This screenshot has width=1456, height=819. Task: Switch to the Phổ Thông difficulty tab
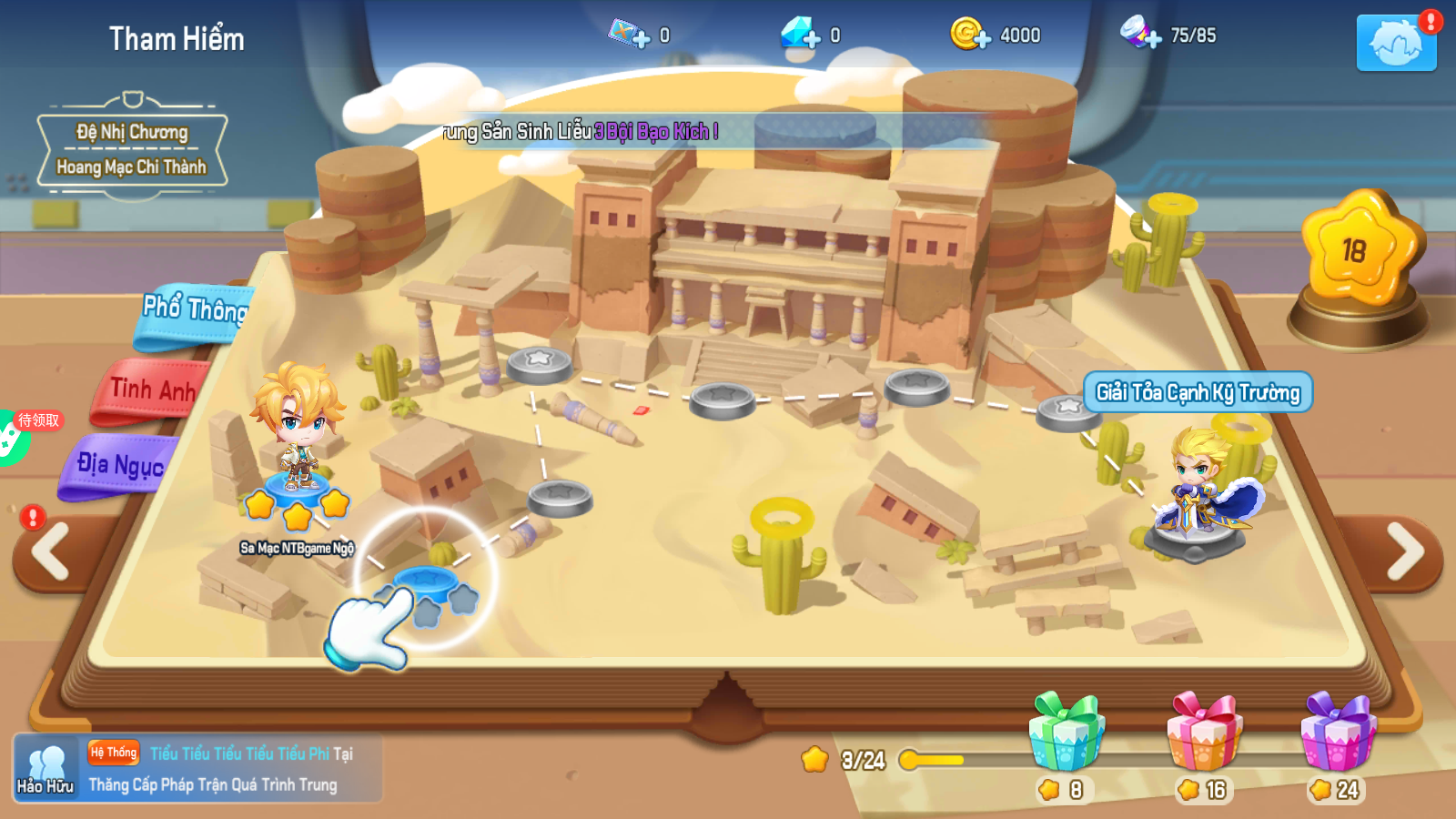[x=193, y=311]
